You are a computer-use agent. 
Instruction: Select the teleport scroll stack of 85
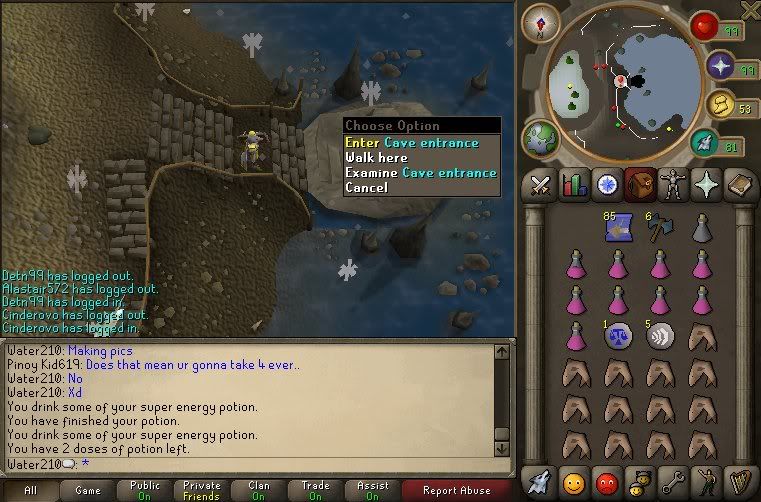[616, 229]
